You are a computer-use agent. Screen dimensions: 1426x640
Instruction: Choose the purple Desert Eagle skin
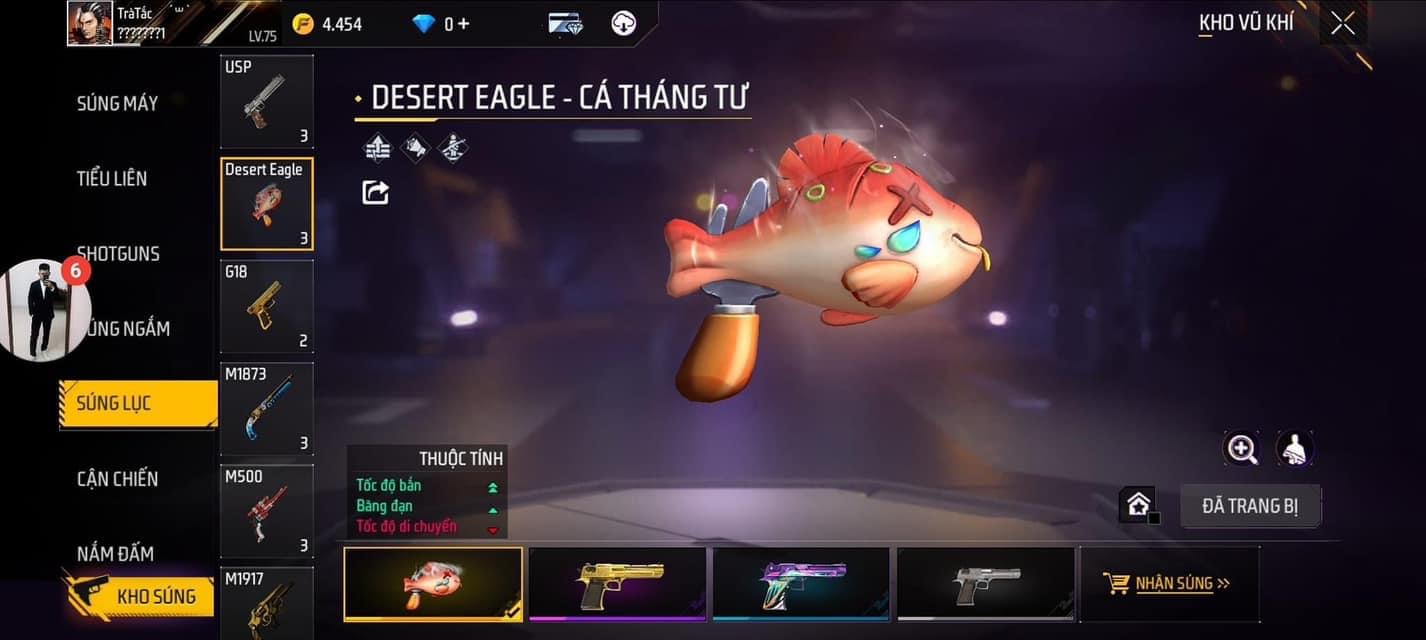(801, 584)
